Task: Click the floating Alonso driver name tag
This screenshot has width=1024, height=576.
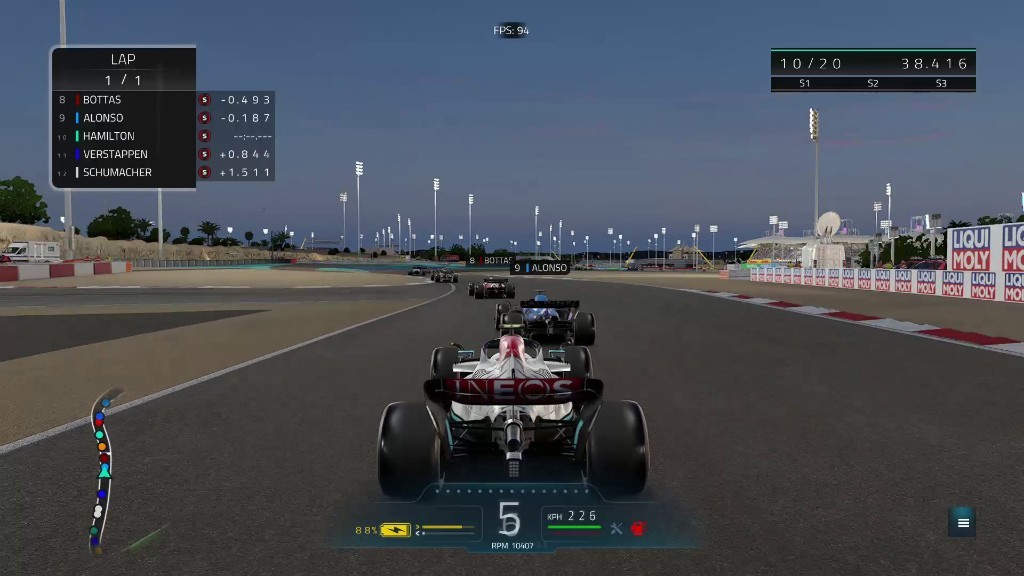Action: 540,268
